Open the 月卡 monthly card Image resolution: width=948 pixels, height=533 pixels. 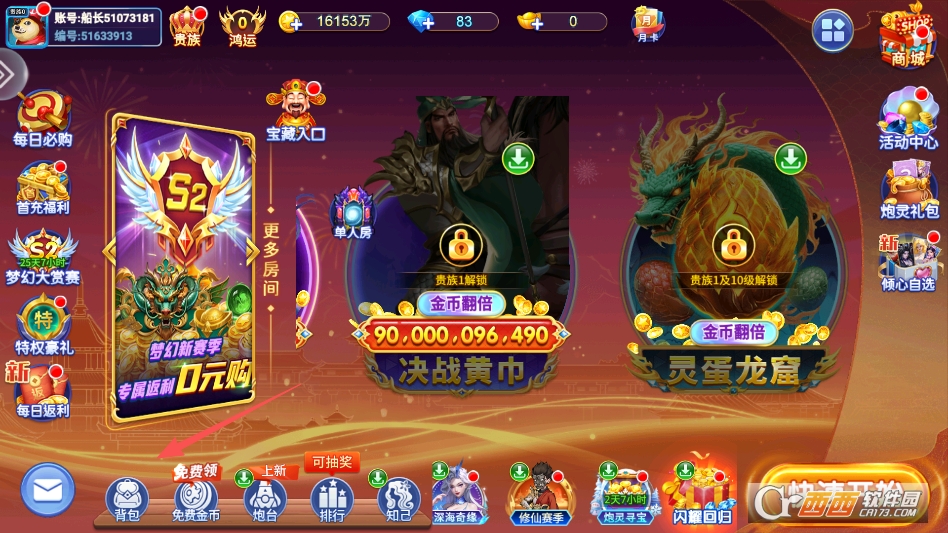click(x=647, y=24)
